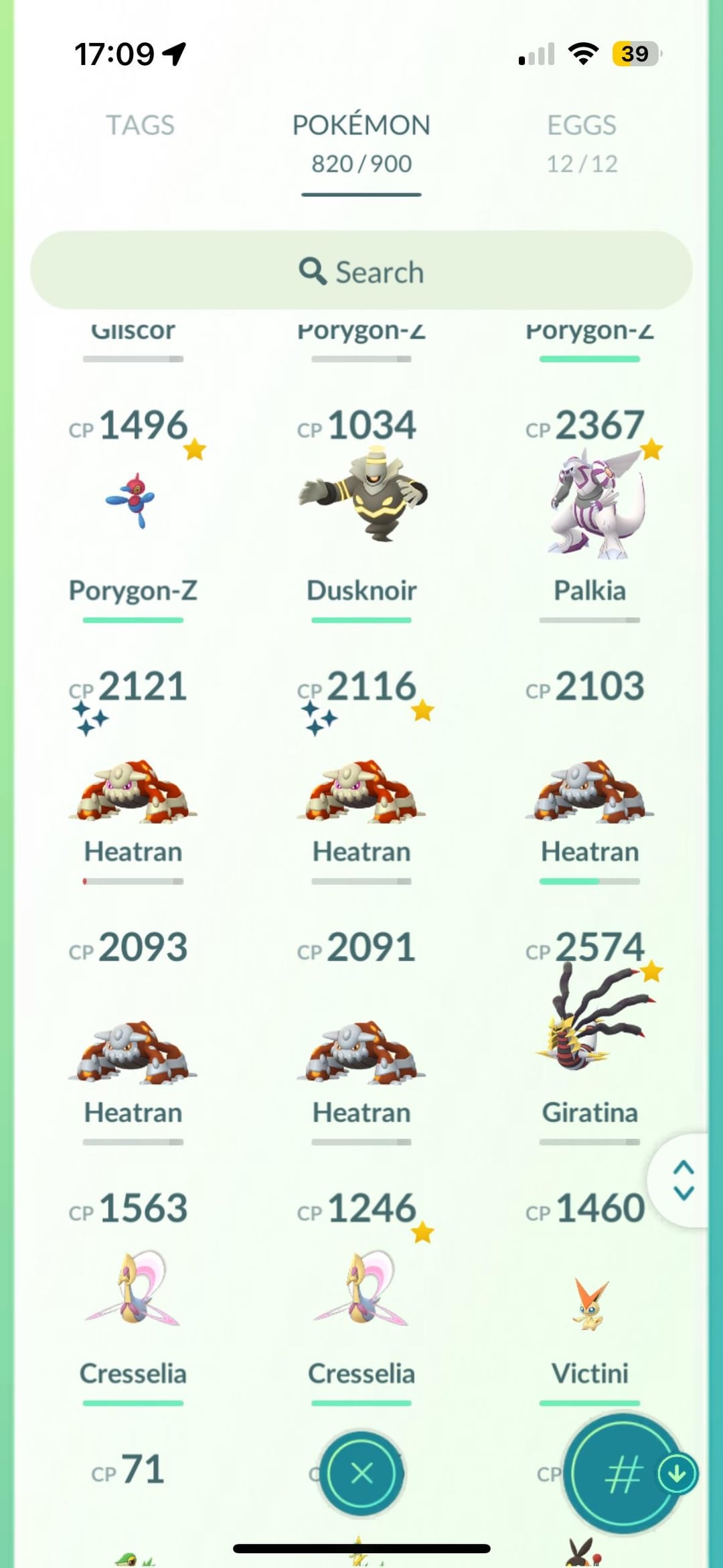Open the EGGS tab
This screenshot has width=723, height=1568.
[582, 142]
